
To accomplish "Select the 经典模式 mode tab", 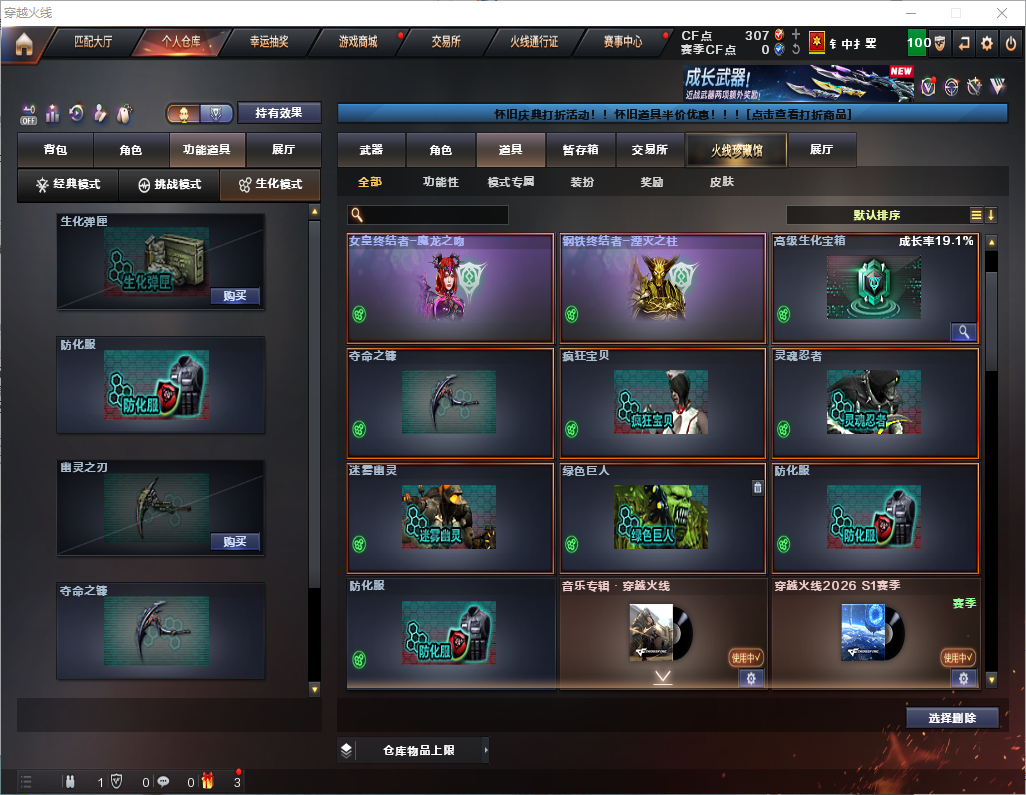I will click(68, 185).
